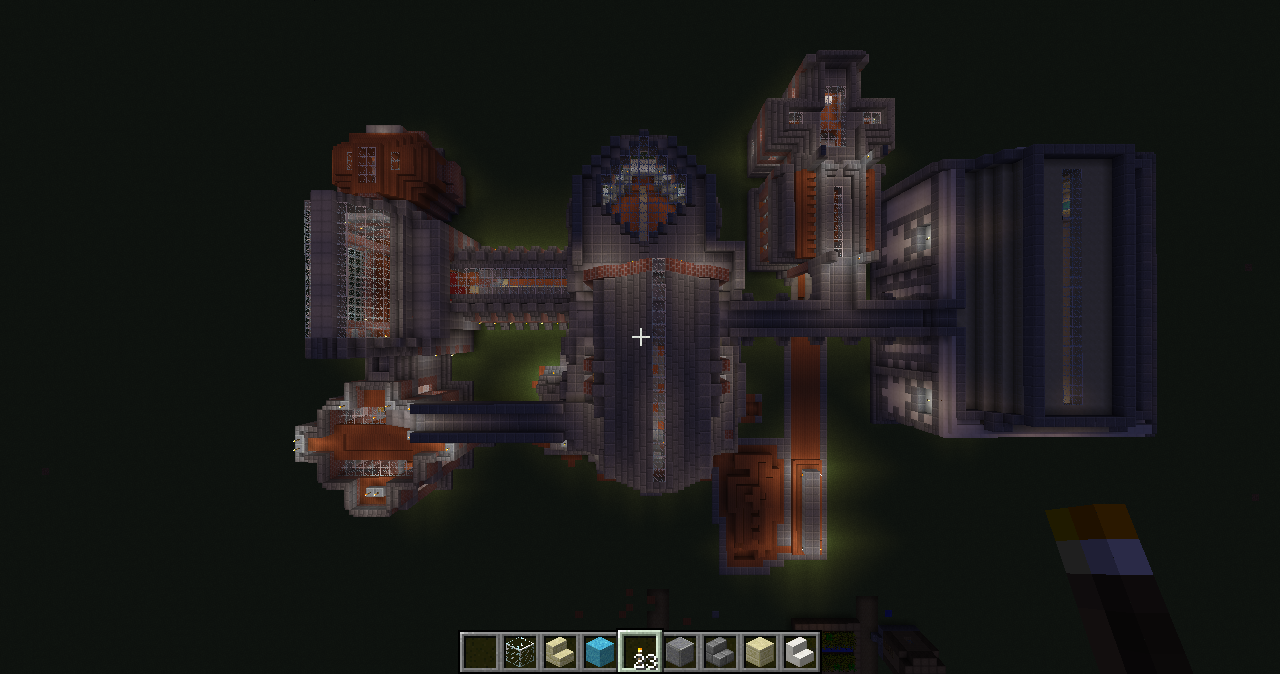
Task: Select the gray stone block slot
Action: pos(680,652)
